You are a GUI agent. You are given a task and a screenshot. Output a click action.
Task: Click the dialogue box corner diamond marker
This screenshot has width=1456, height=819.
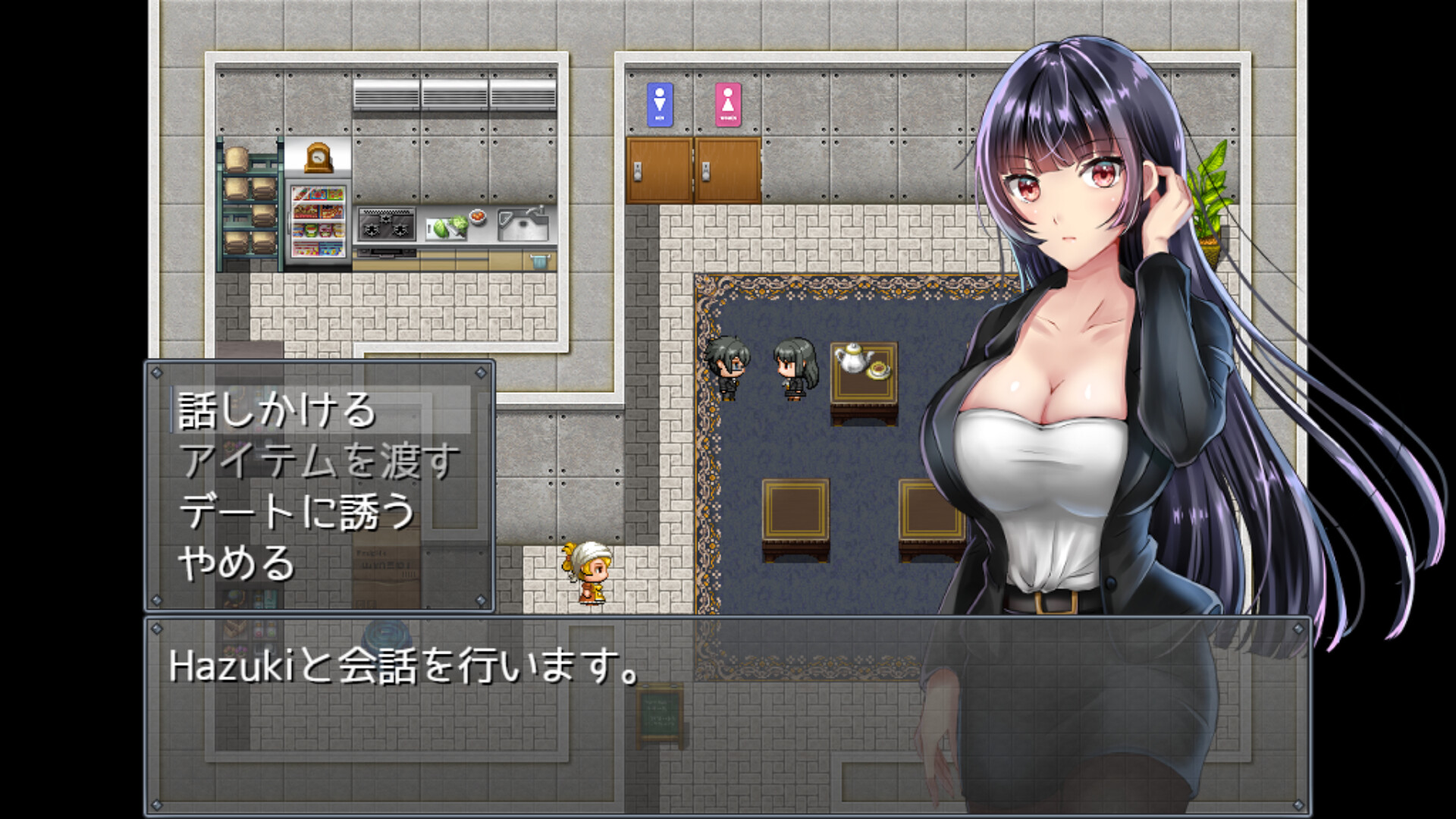tap(158, 628)
